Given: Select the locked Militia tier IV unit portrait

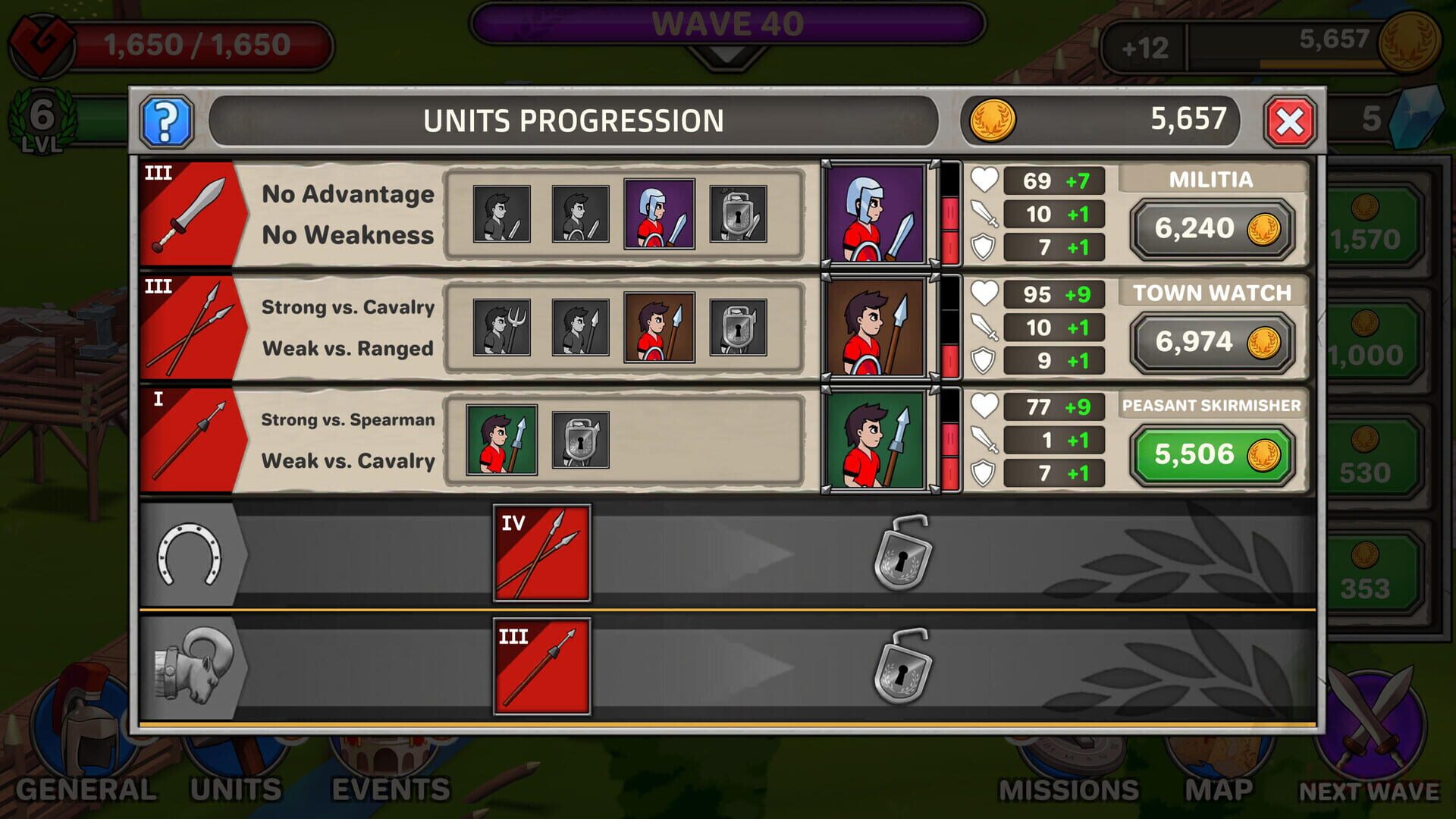Looking at the screenshot, I should coord(739,216).
